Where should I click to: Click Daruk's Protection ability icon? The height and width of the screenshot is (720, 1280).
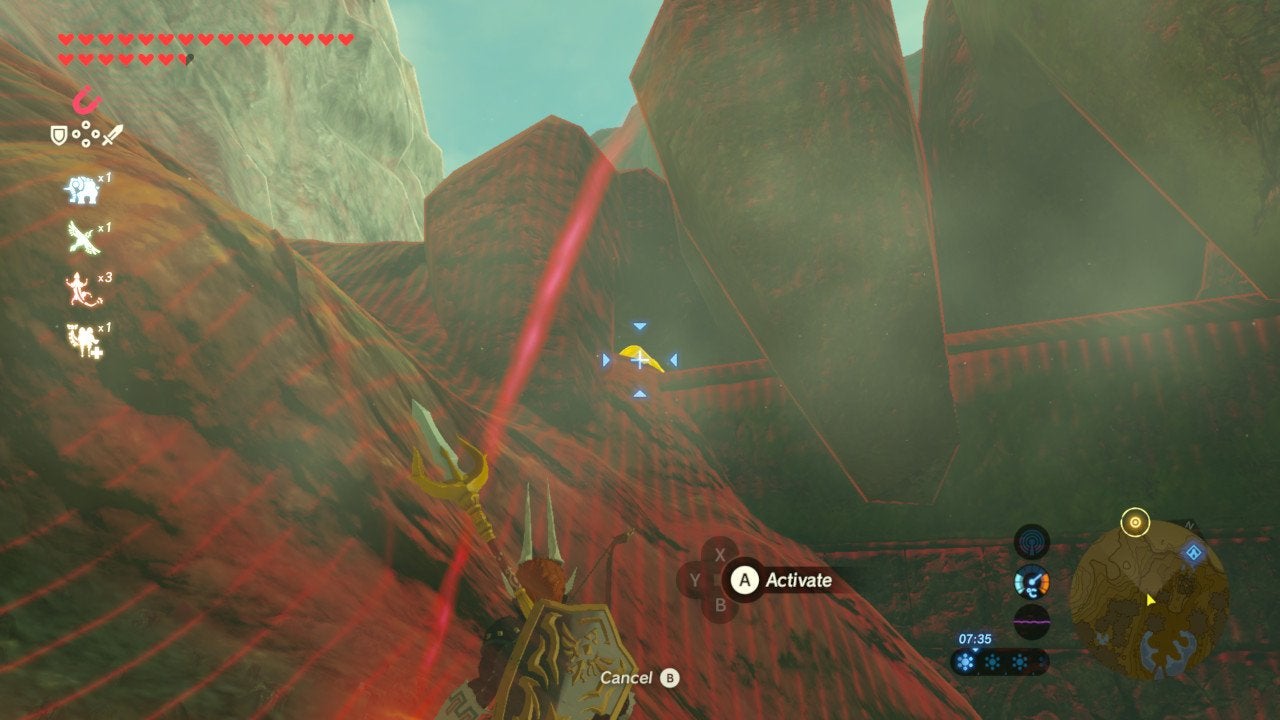[84, 337]
